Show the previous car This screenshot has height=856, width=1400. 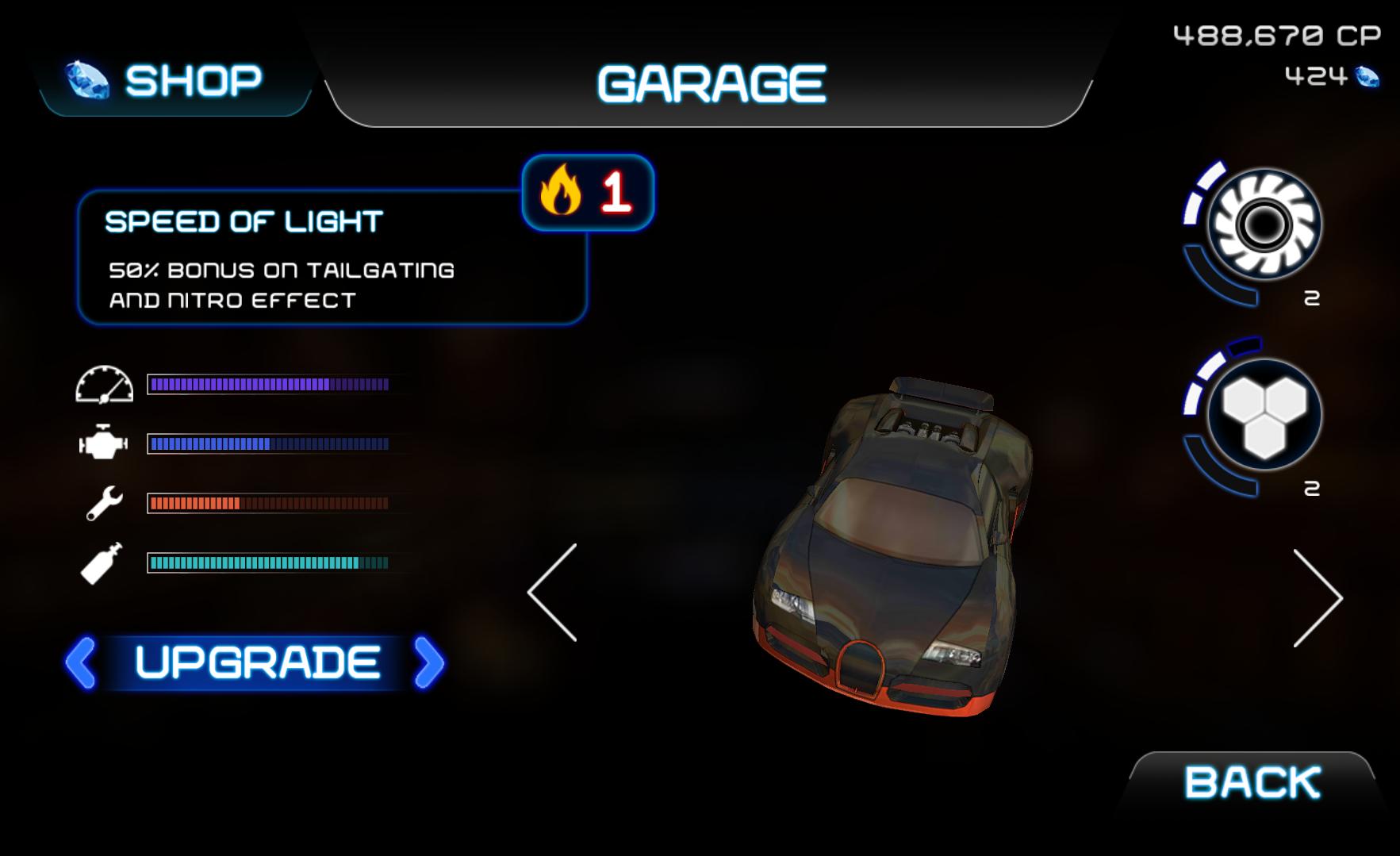(x=554, y=593)
